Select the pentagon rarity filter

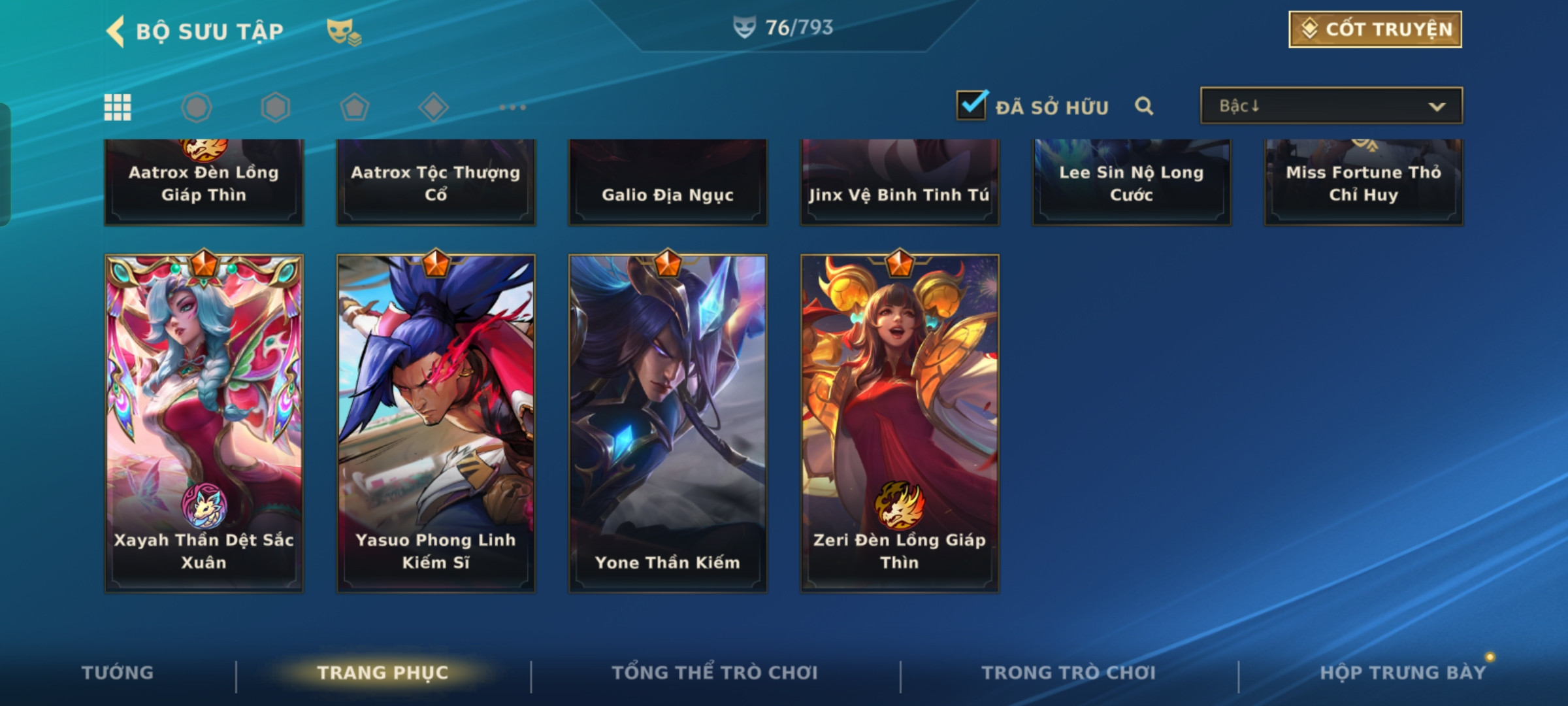354,107
